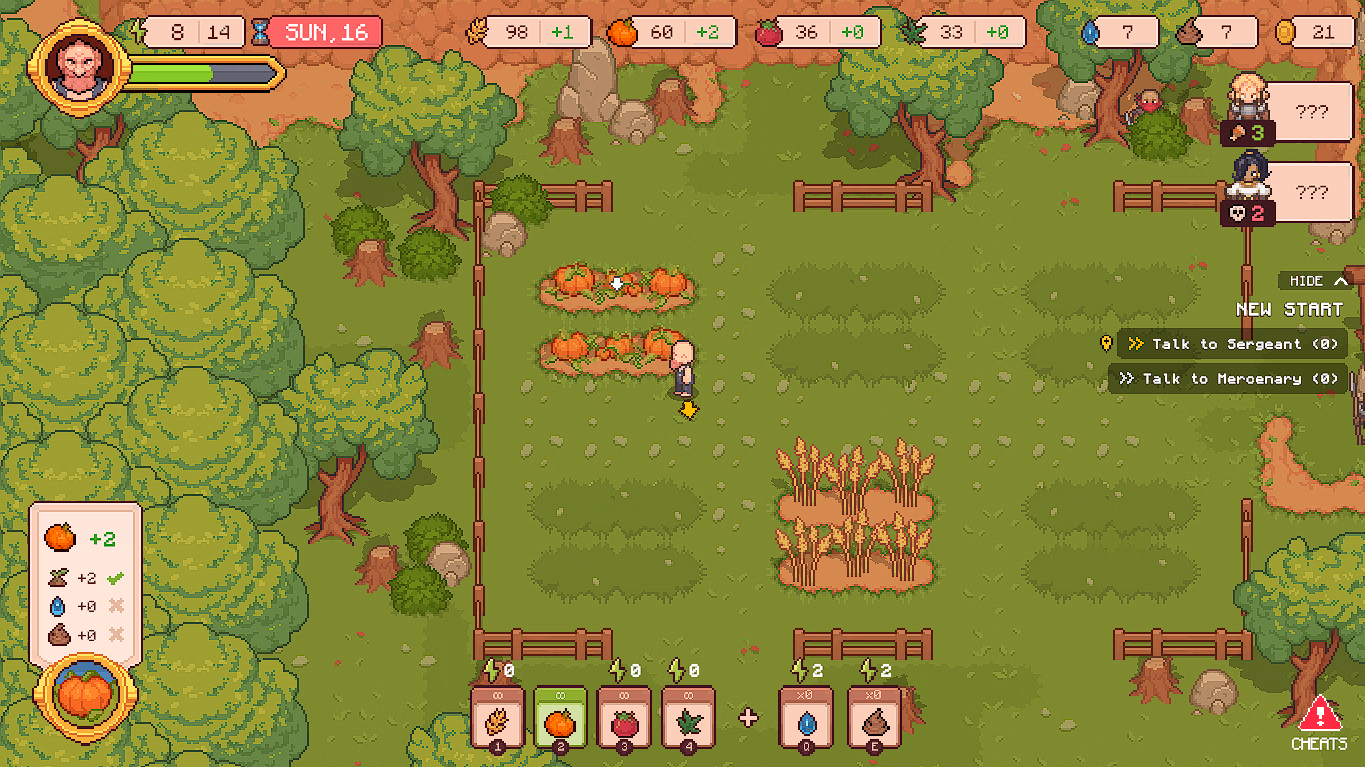Click the green XP progress bar
Image resolution: width=1365 pixels, height=767 pixels.
pyautogui.click(x=170, y=71)
